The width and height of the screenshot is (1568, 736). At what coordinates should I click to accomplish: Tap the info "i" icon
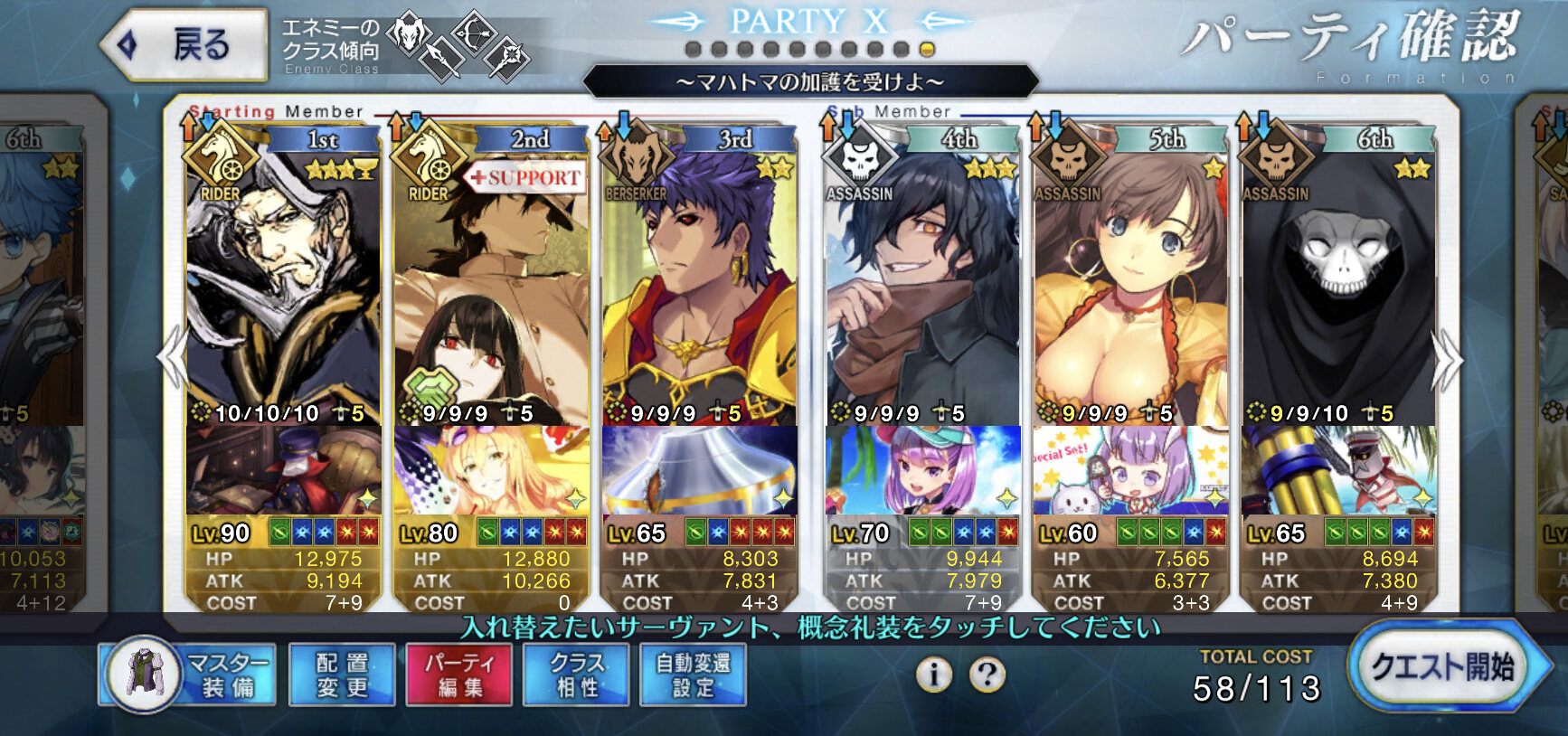coord(934,675)
